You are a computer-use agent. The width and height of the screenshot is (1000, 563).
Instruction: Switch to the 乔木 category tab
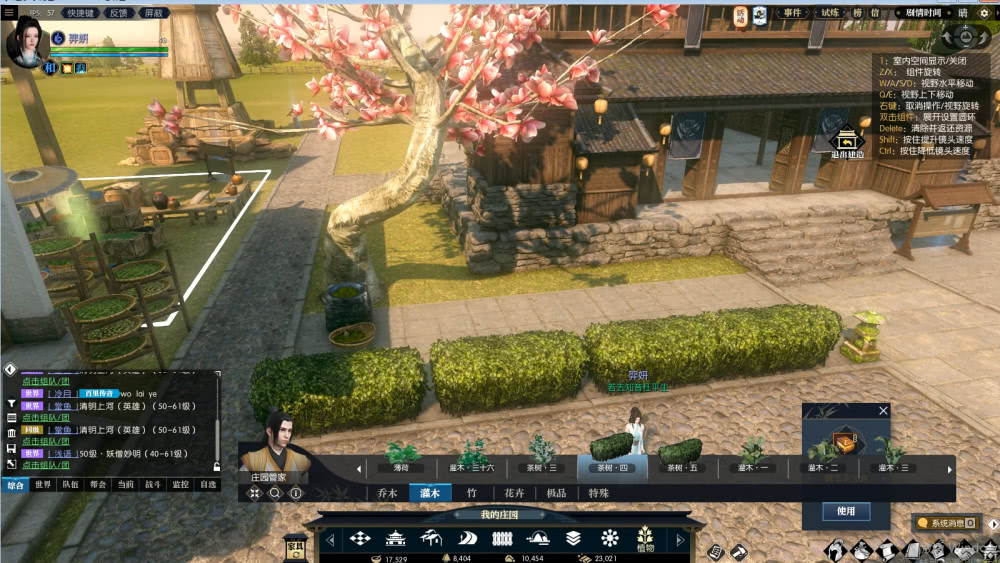pyautogui.click(x=388, y=493)
